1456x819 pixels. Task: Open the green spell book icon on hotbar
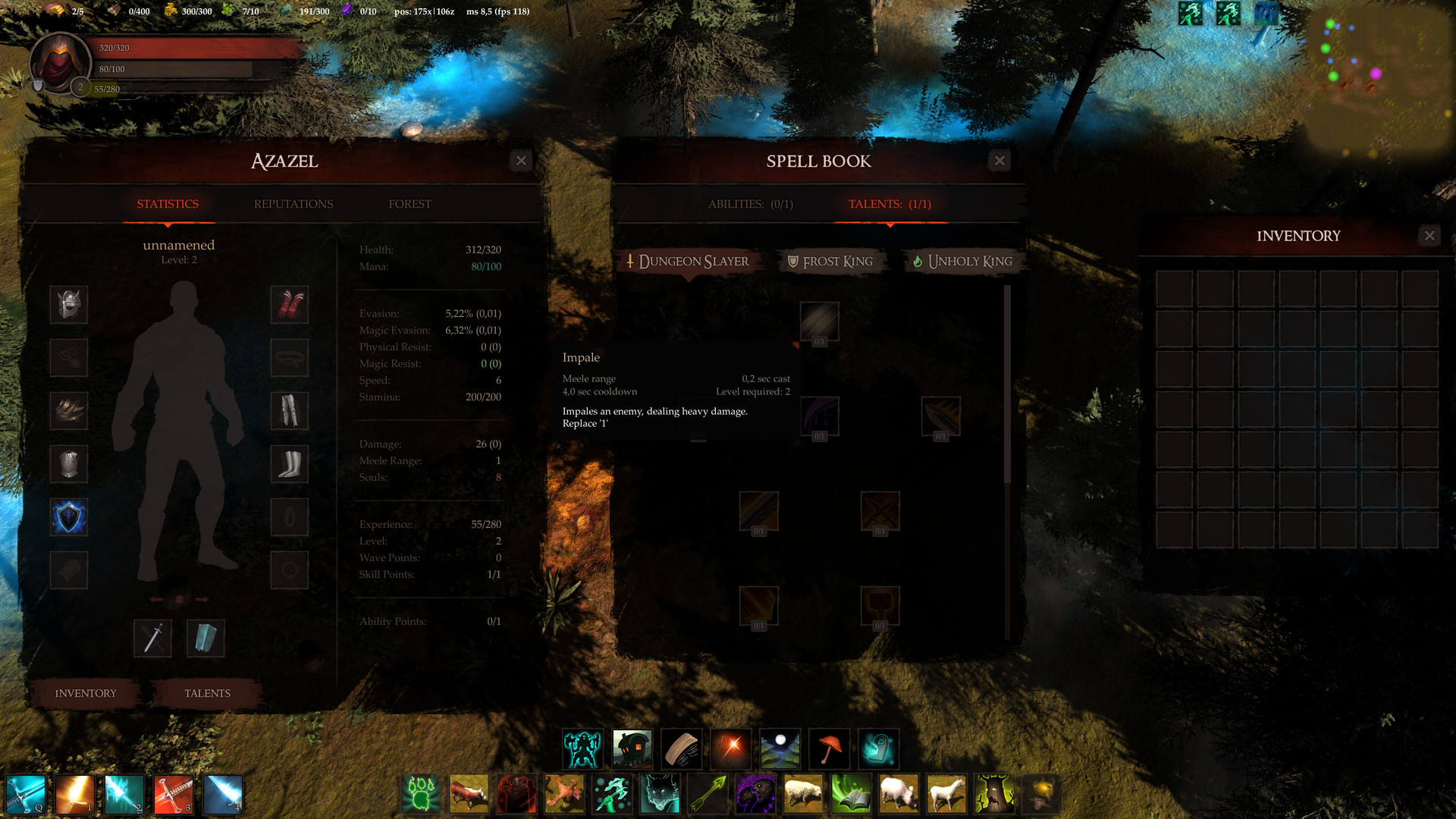[x=852, y=794]
